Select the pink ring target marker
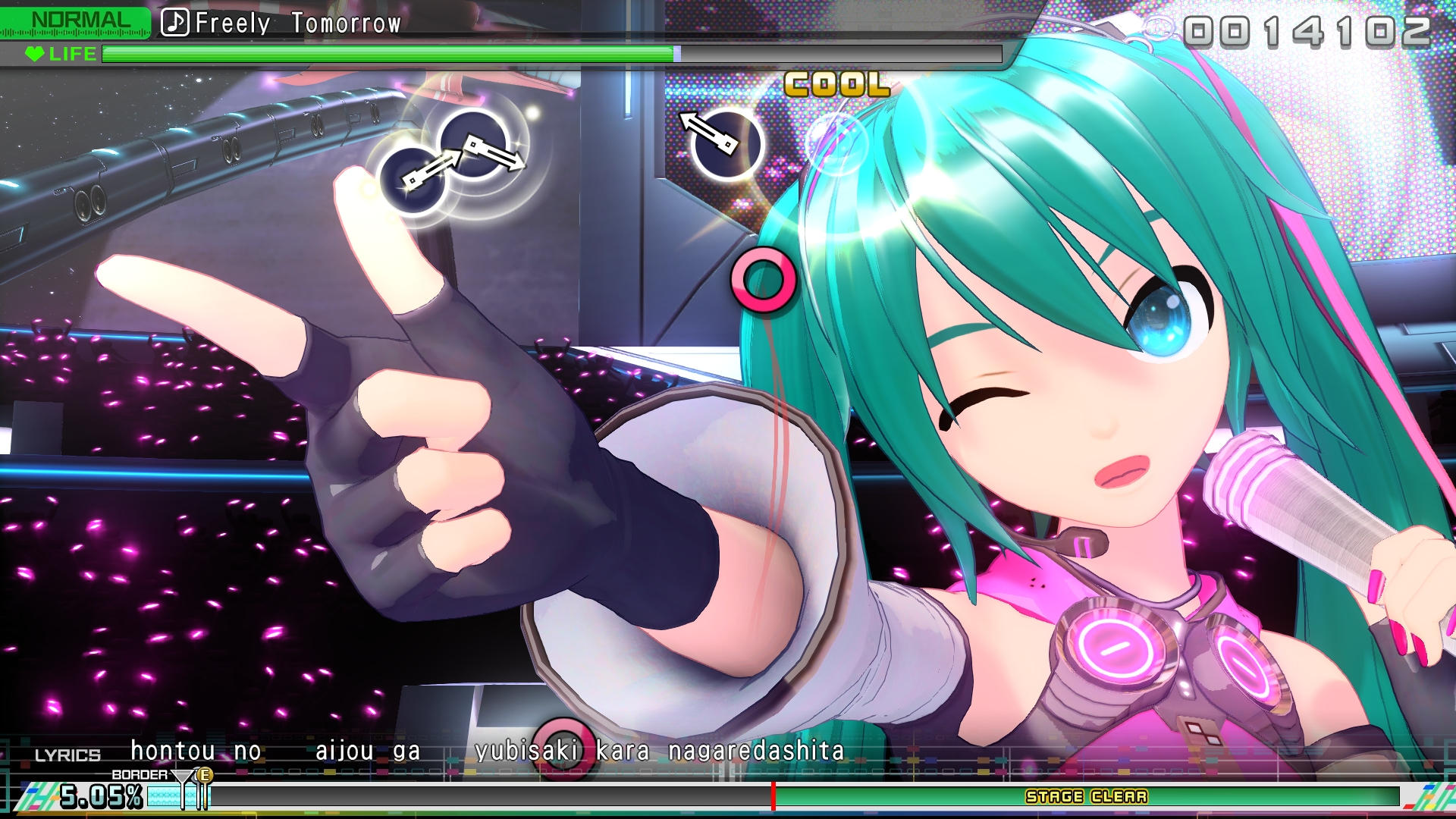Viewport: 1456px width, 819px height. tap(764, 281)
